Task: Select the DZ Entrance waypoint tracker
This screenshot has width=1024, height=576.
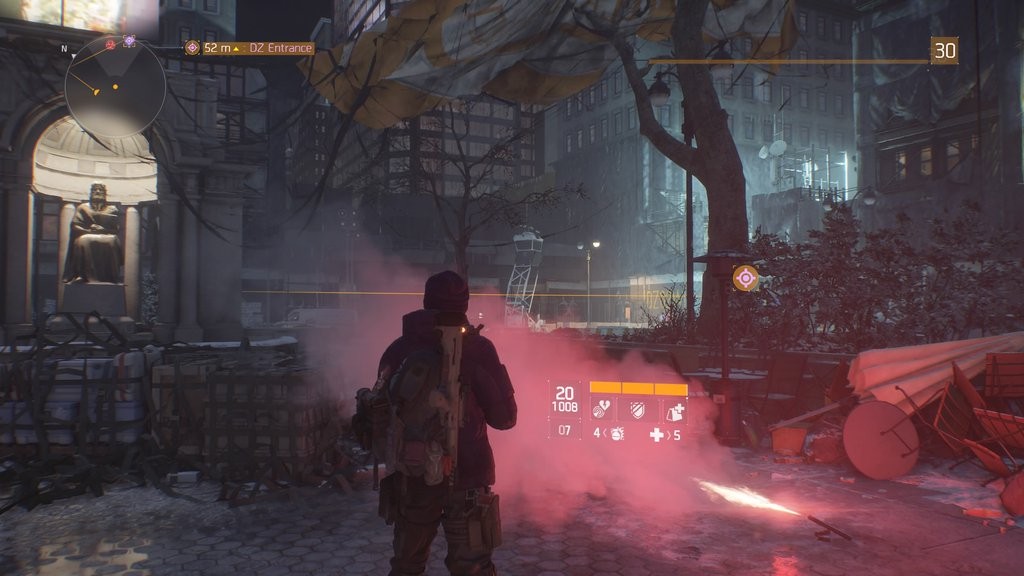Action: tap(248, 47)
